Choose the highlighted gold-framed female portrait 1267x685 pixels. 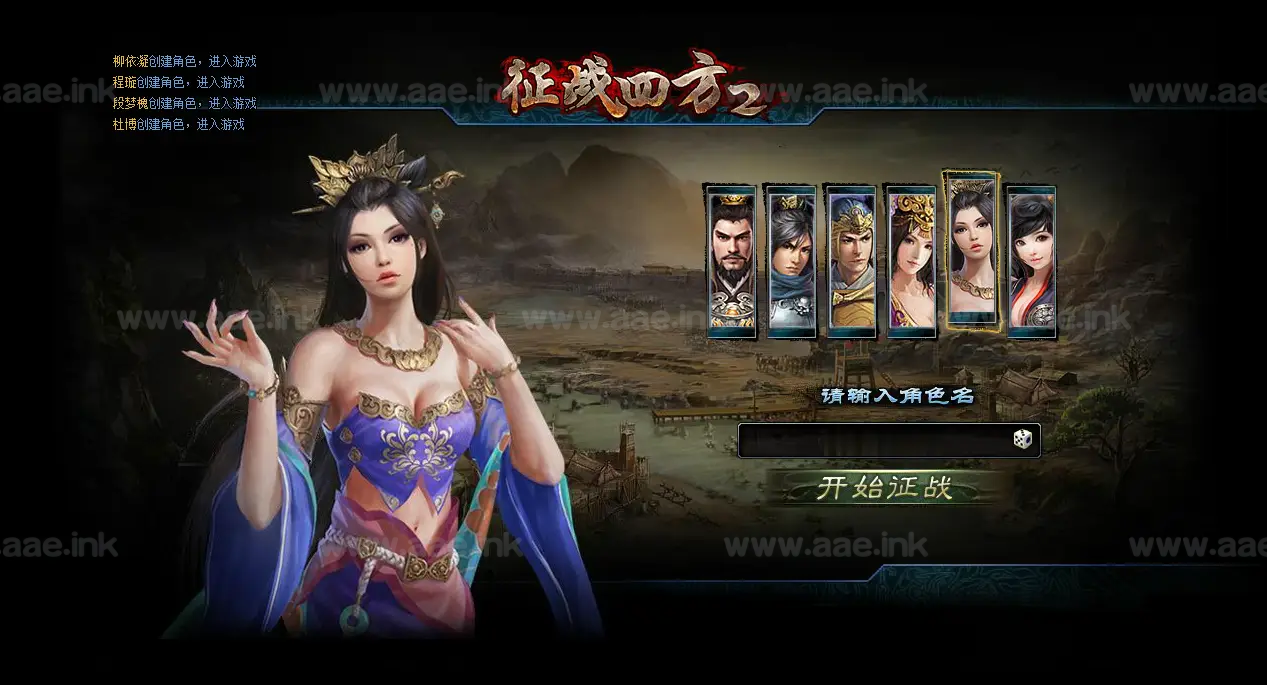[971, 251]
